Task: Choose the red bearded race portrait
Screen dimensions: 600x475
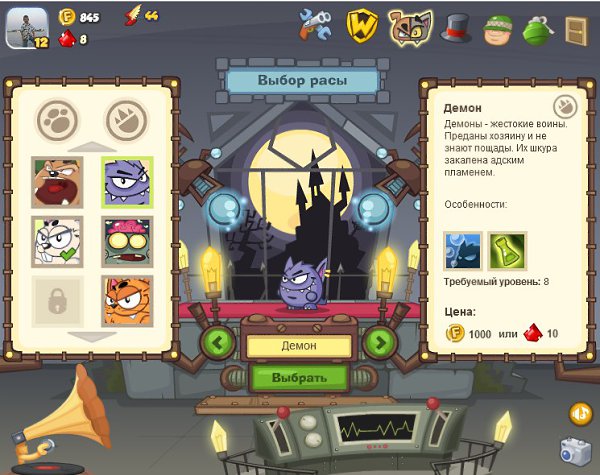Action: (57, 182)
